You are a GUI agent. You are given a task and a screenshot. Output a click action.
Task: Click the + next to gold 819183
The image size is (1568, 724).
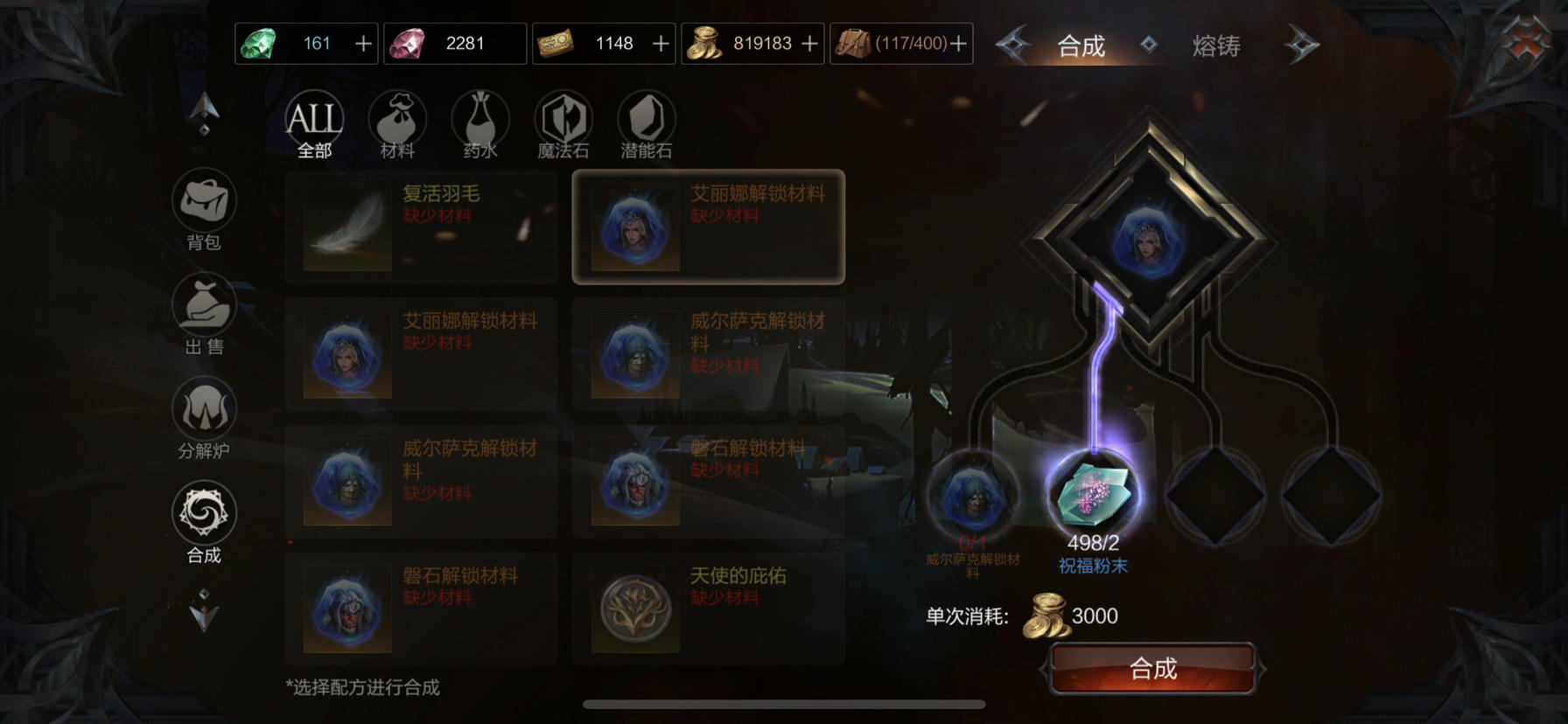pyautogui.click(x=809, y=42)
